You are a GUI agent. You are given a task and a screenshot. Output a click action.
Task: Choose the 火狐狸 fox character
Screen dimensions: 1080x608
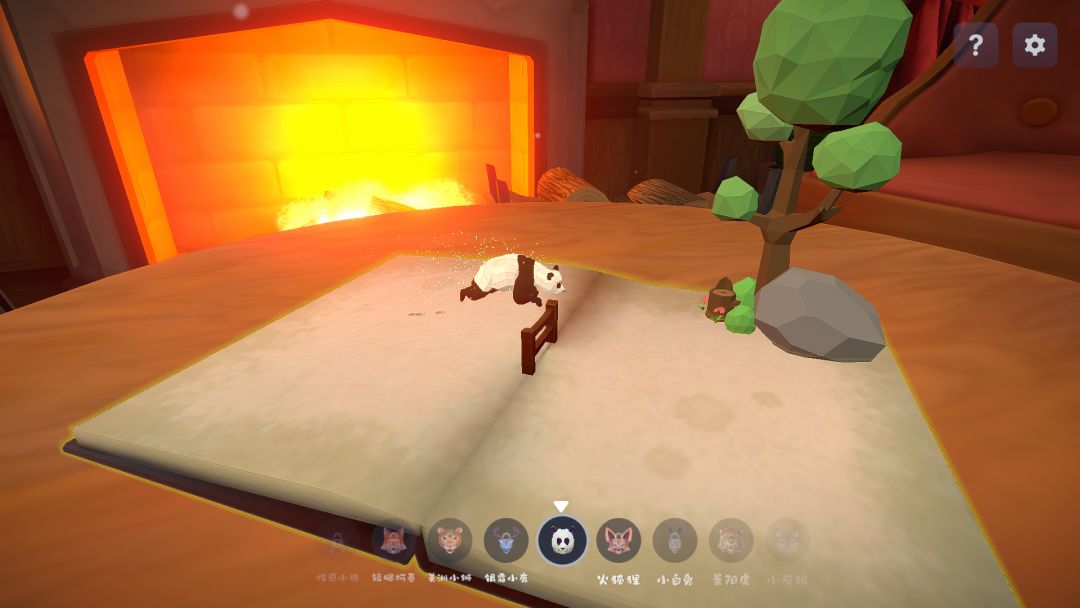[619, 541]
